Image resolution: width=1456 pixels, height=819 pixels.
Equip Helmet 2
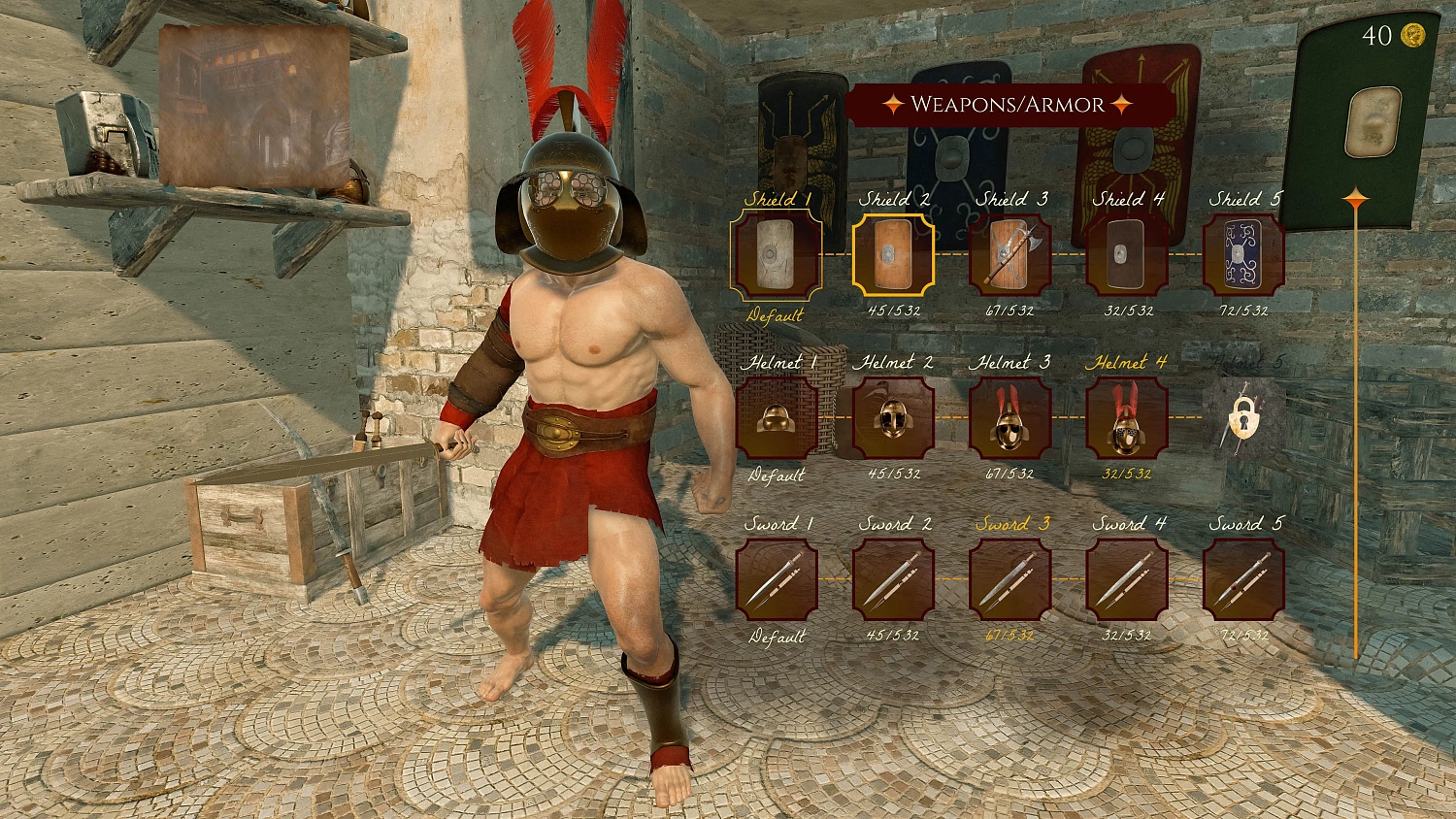click(x=893, y=419)
